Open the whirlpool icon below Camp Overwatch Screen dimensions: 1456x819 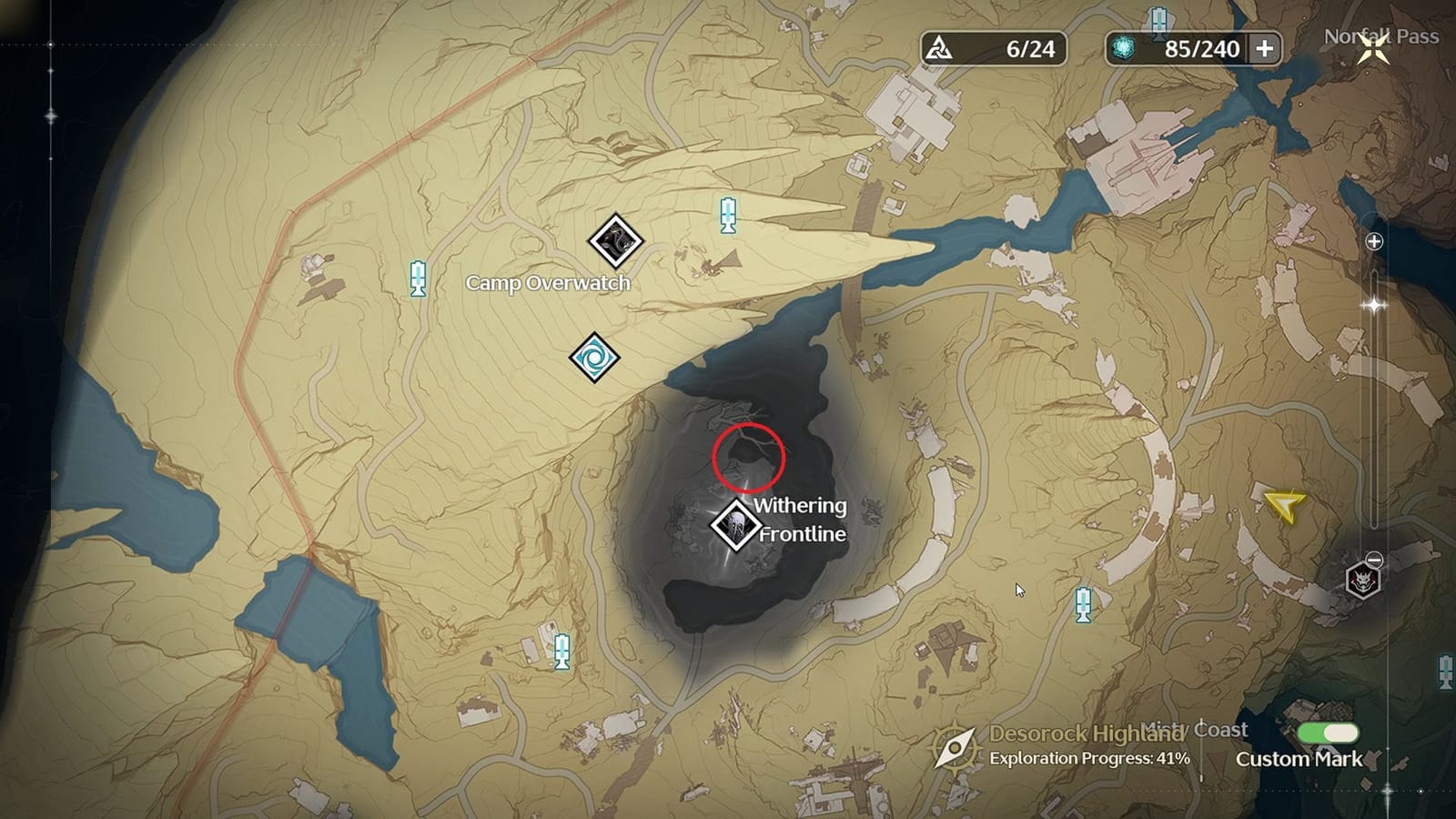click(x=594, y=359)
